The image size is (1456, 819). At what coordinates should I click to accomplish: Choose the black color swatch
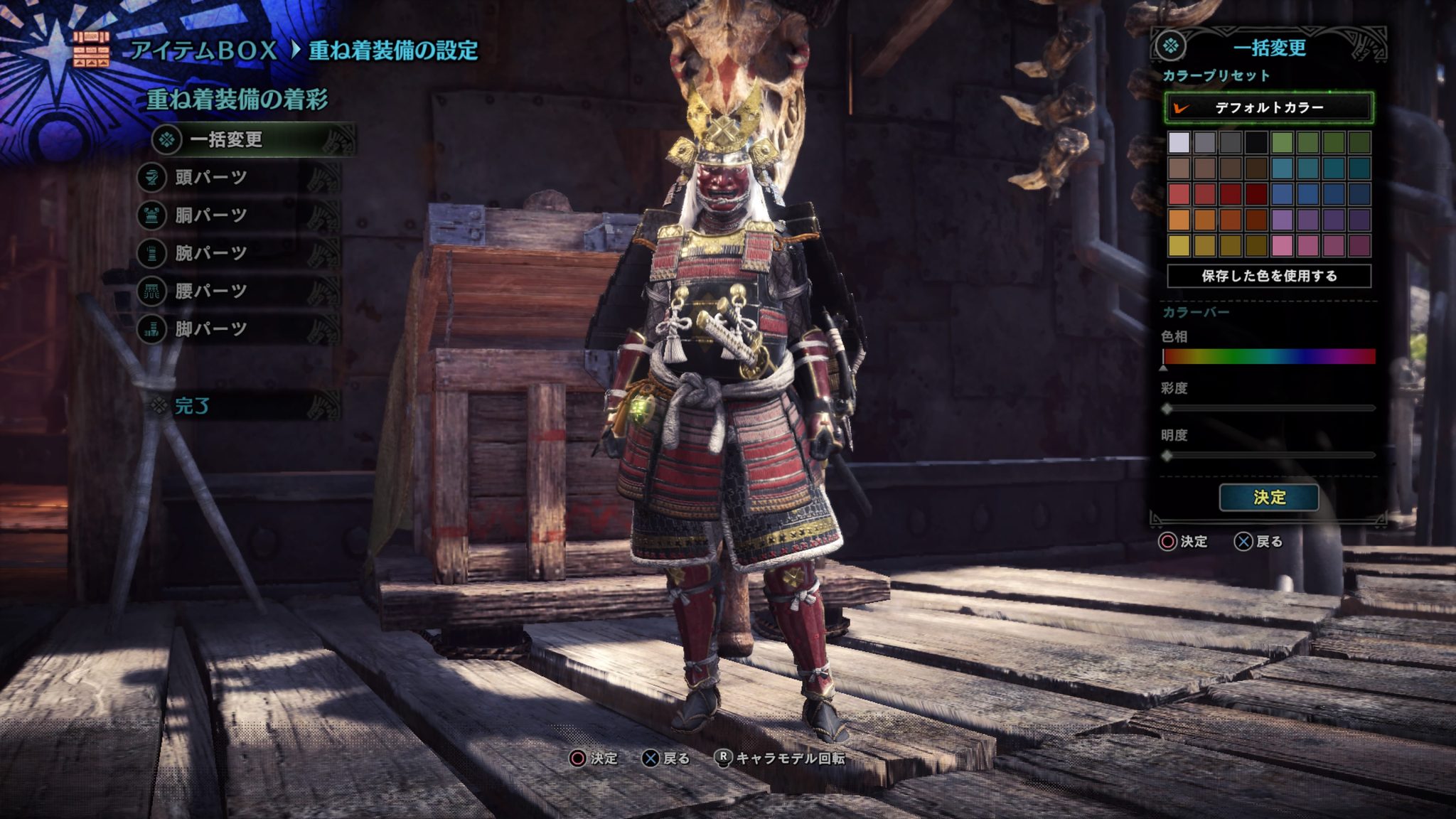(1256, 143)
